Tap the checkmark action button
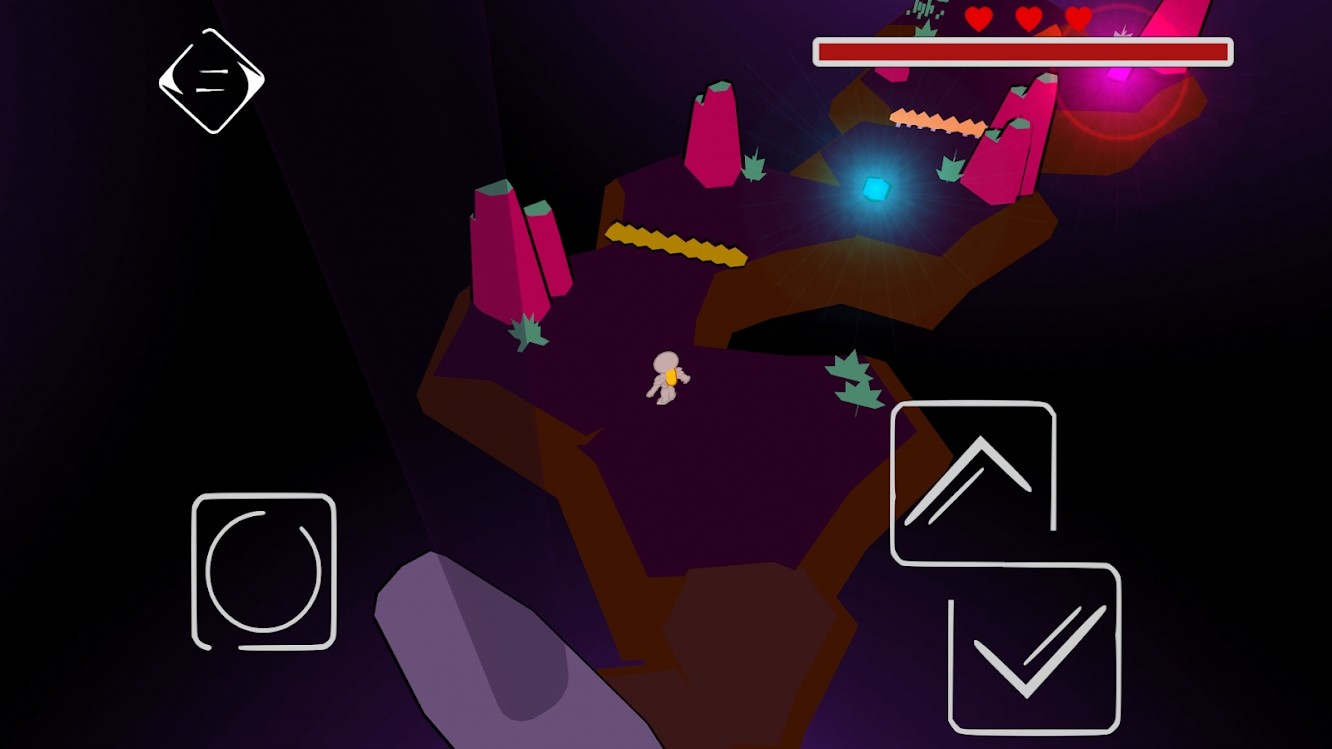 click(1034, 648)
